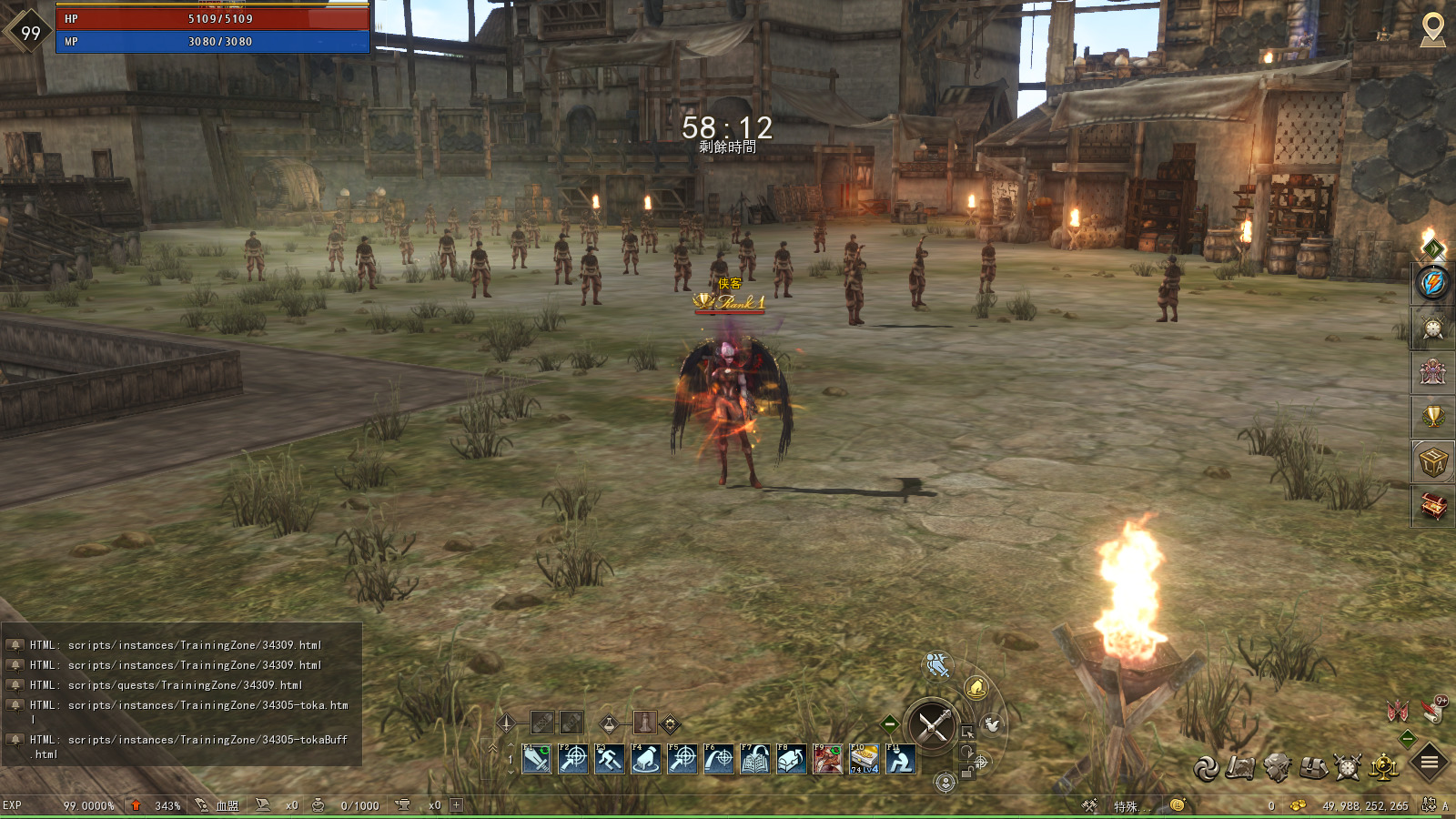Open the world map scroll icon
This screenshot has width=1456, height=819.
click(x=1239, y=767)
